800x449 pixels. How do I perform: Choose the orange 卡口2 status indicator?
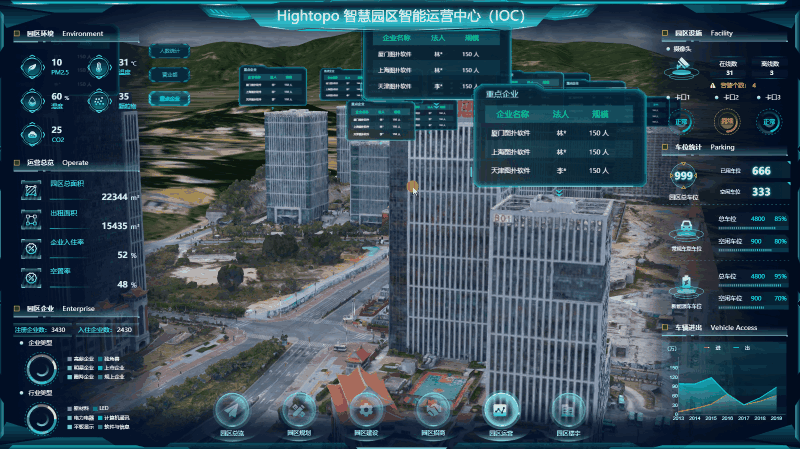pos(726,123)
